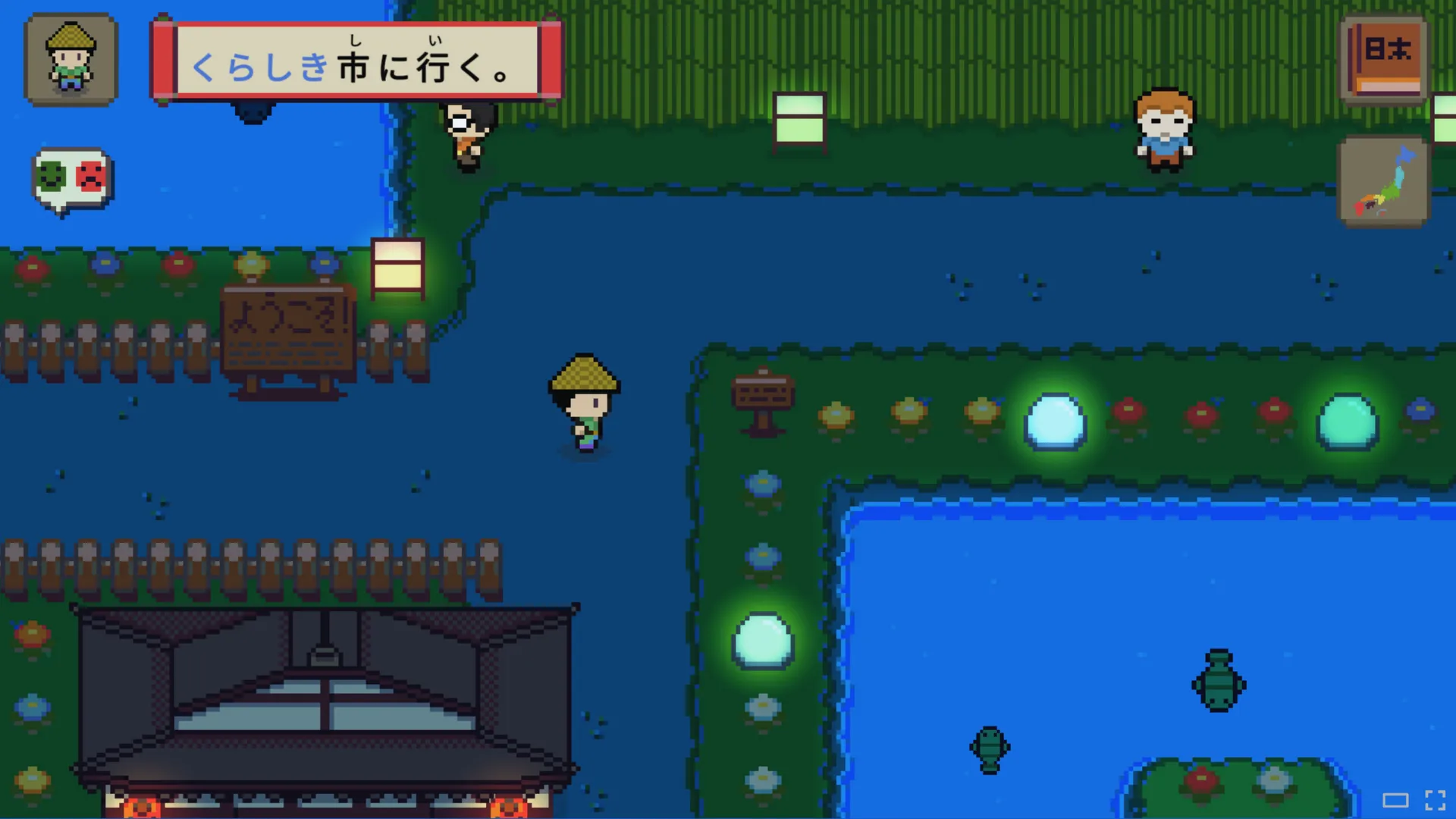Click the fish in the pond

(x=988, y=749)
